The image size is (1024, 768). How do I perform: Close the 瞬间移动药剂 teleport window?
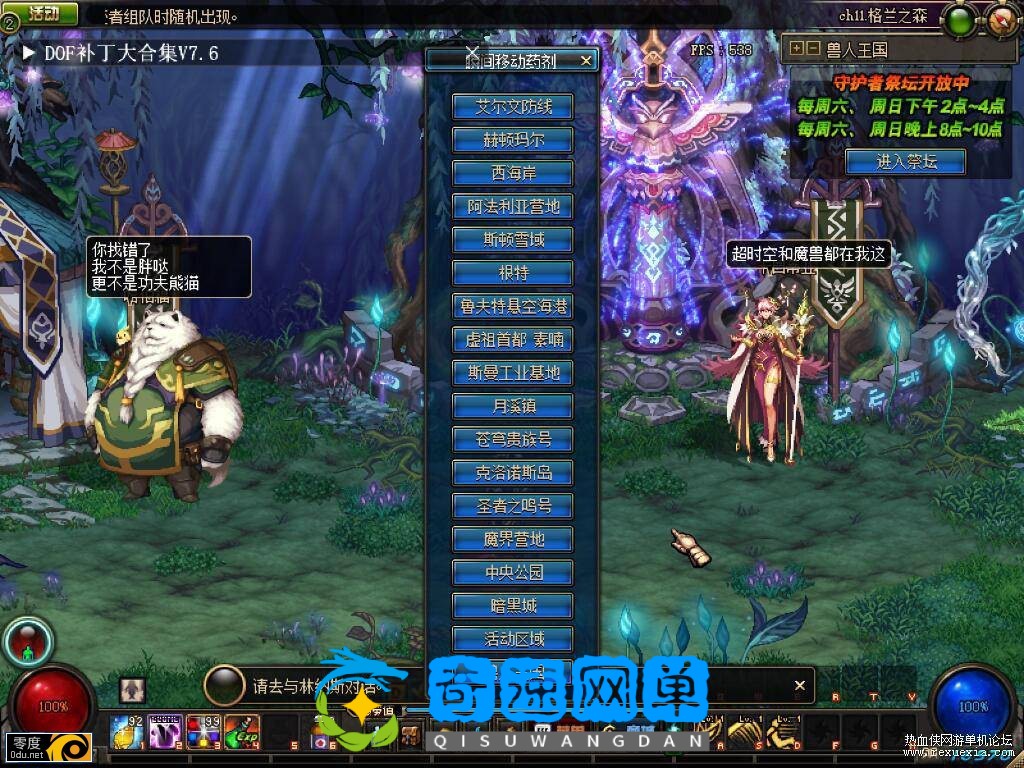coord(586,61)
